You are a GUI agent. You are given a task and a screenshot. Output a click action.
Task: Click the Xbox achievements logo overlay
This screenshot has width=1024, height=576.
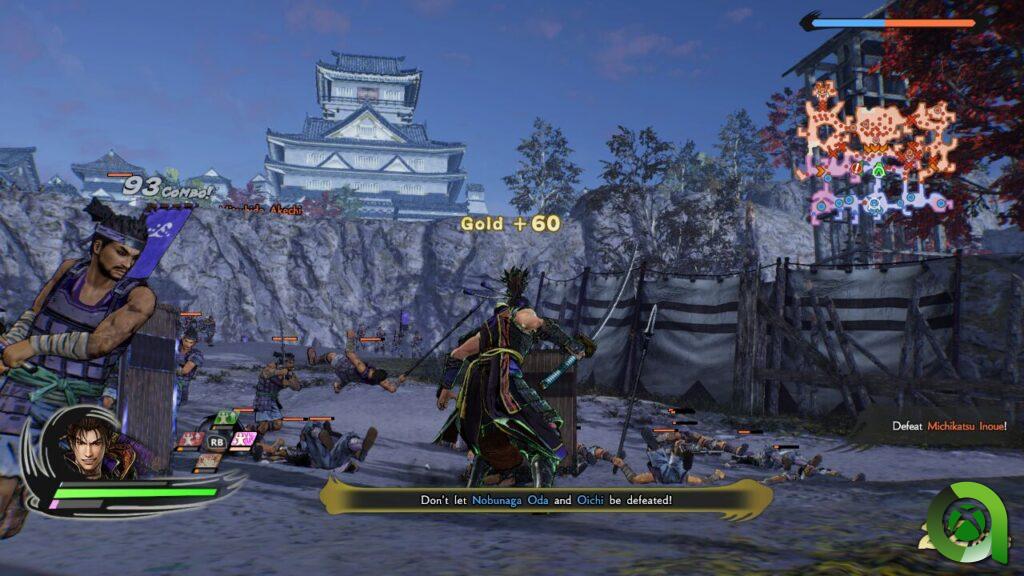[965, 523]
